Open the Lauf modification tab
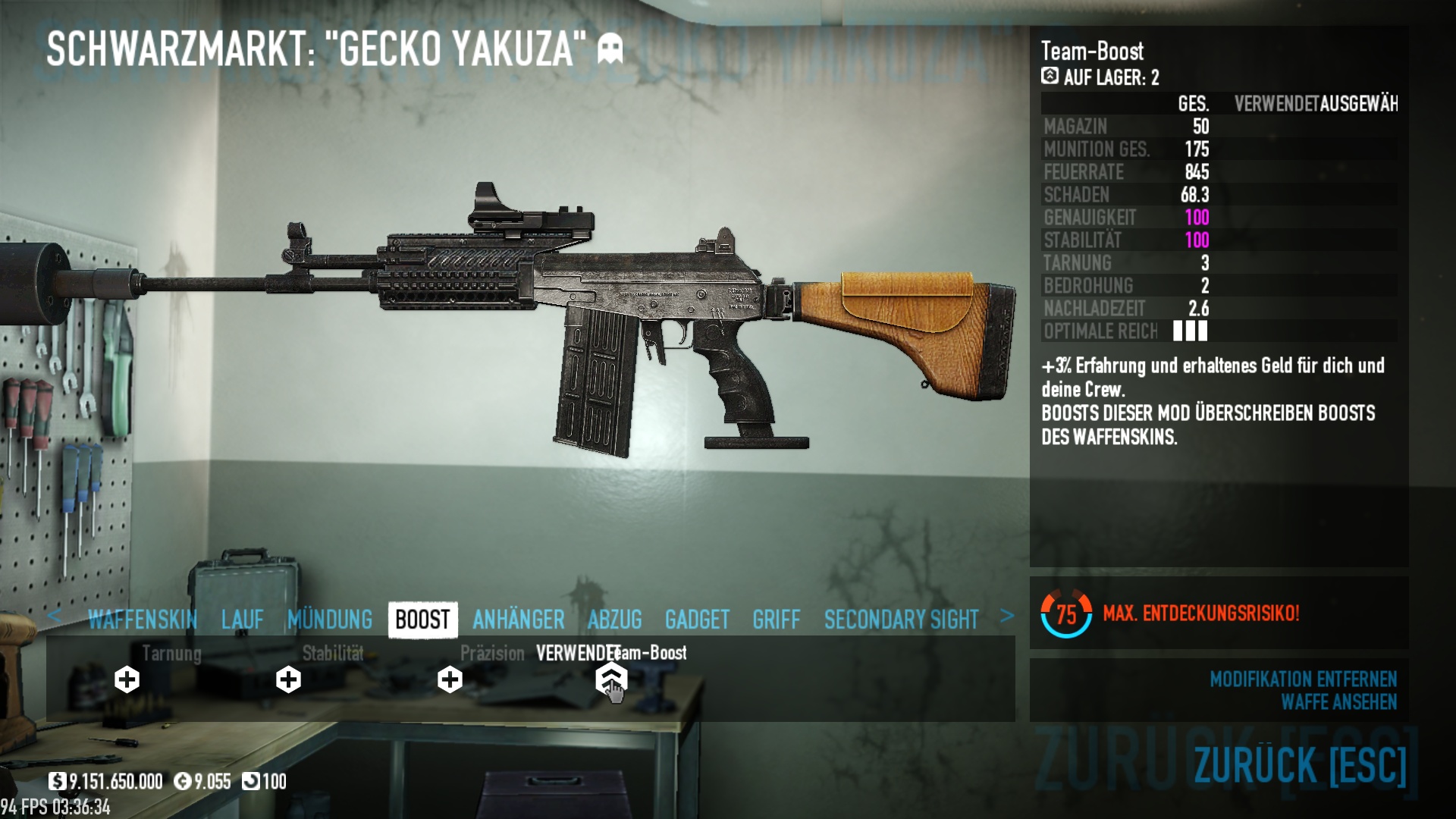Viewport: 1456px width, 819px height. coord(243,620)
